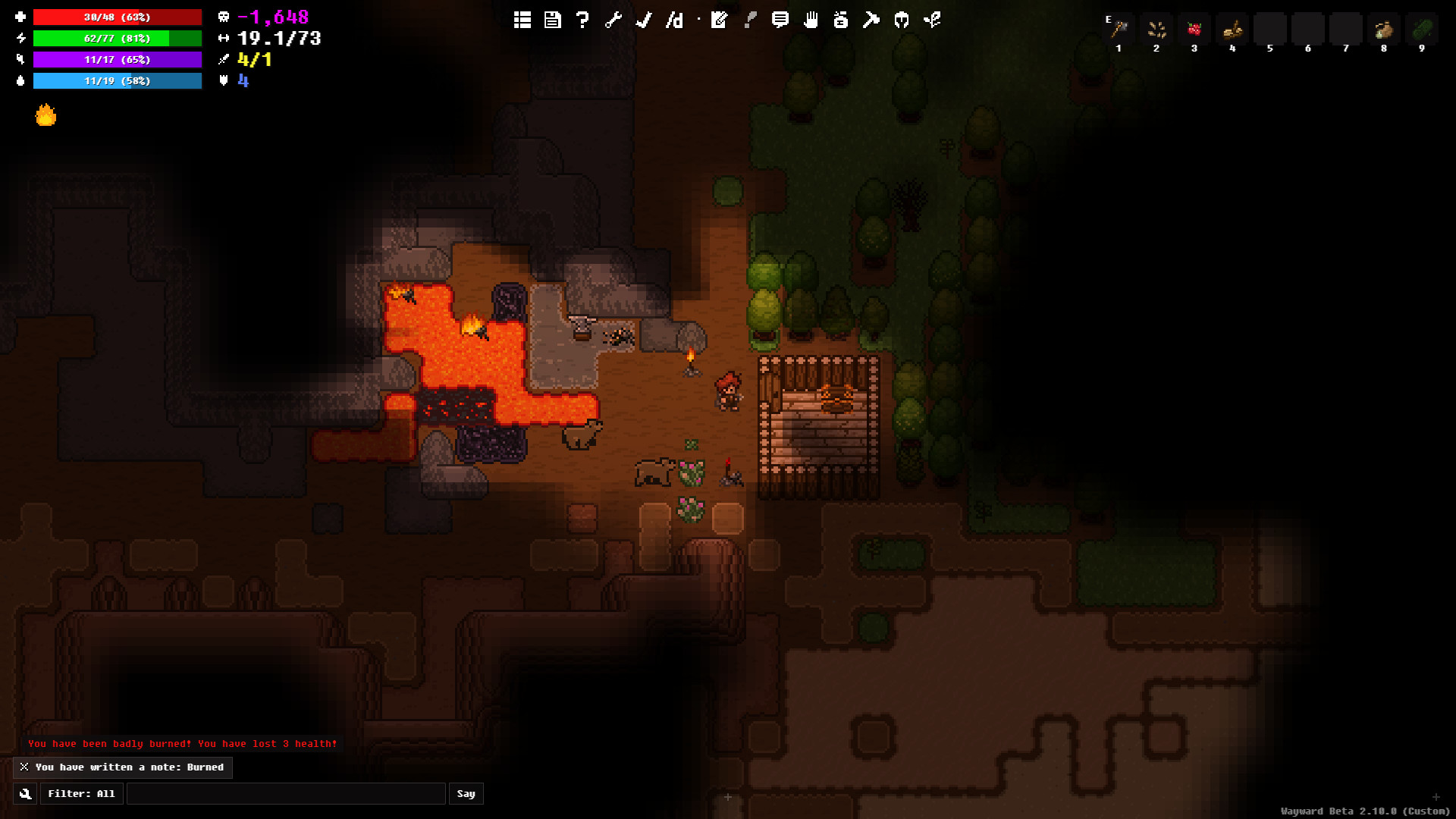Toggle the messages speech bubble icon

[780, 20]
